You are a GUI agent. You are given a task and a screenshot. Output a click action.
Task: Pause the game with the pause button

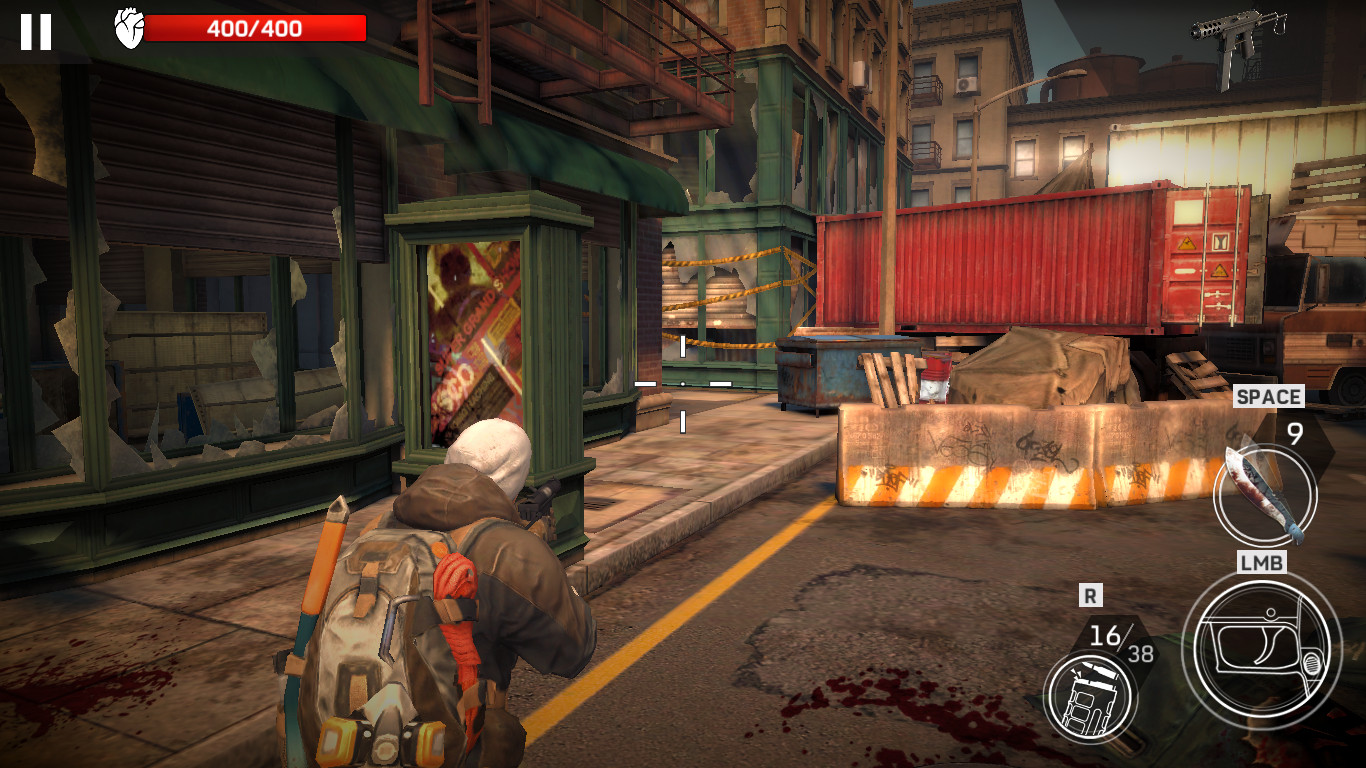click(36, 31)
